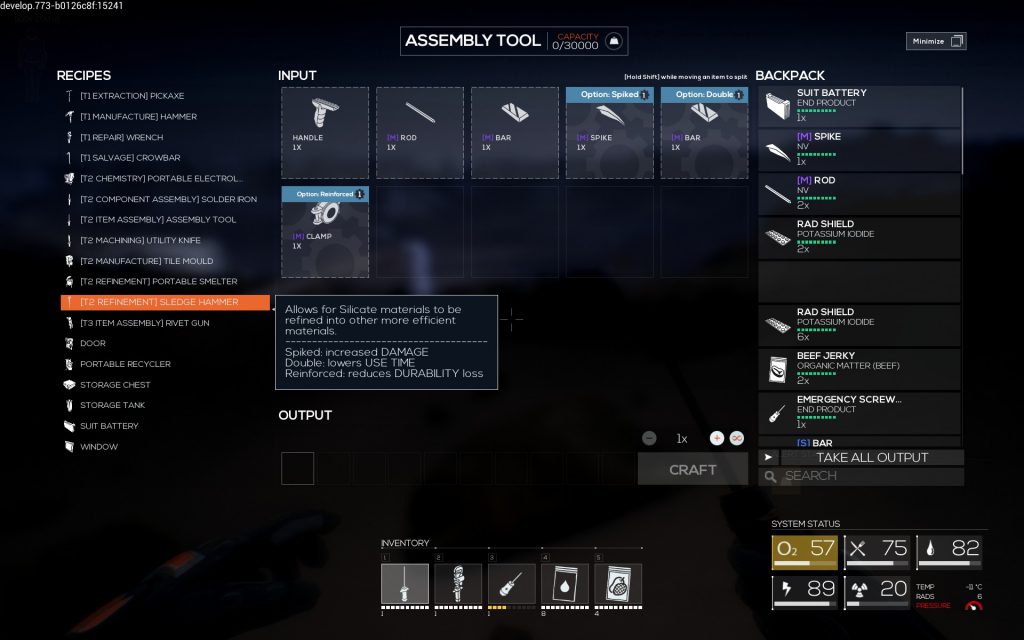Minimize the Assembly Tool window
Viewport: 1024px width, 640px height.
coord(936,41)
